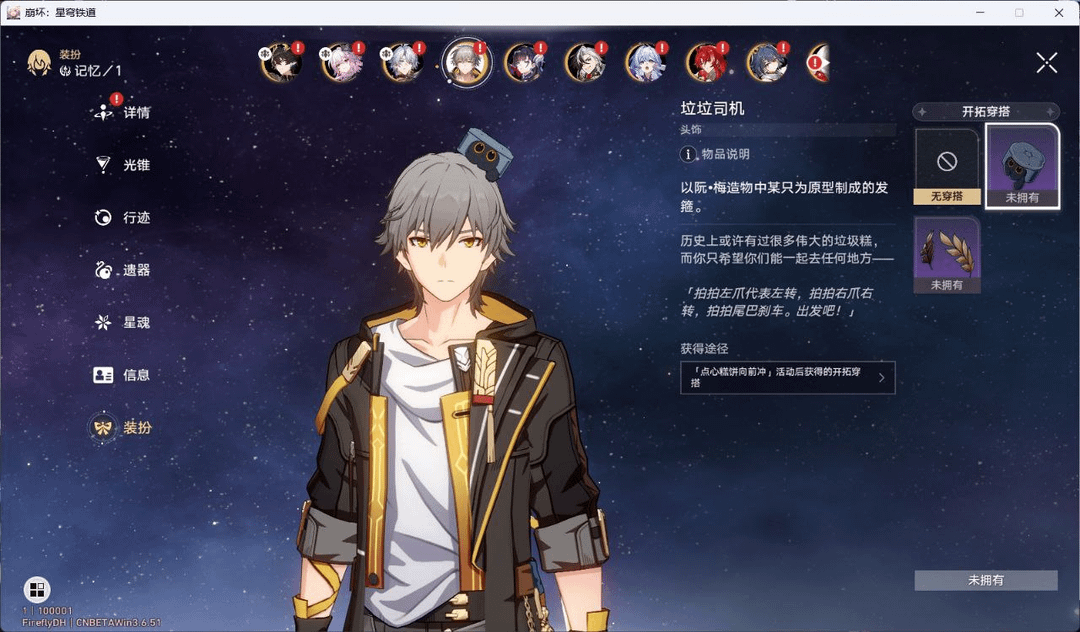Open the 获得途径 event source link

point(787,377)
